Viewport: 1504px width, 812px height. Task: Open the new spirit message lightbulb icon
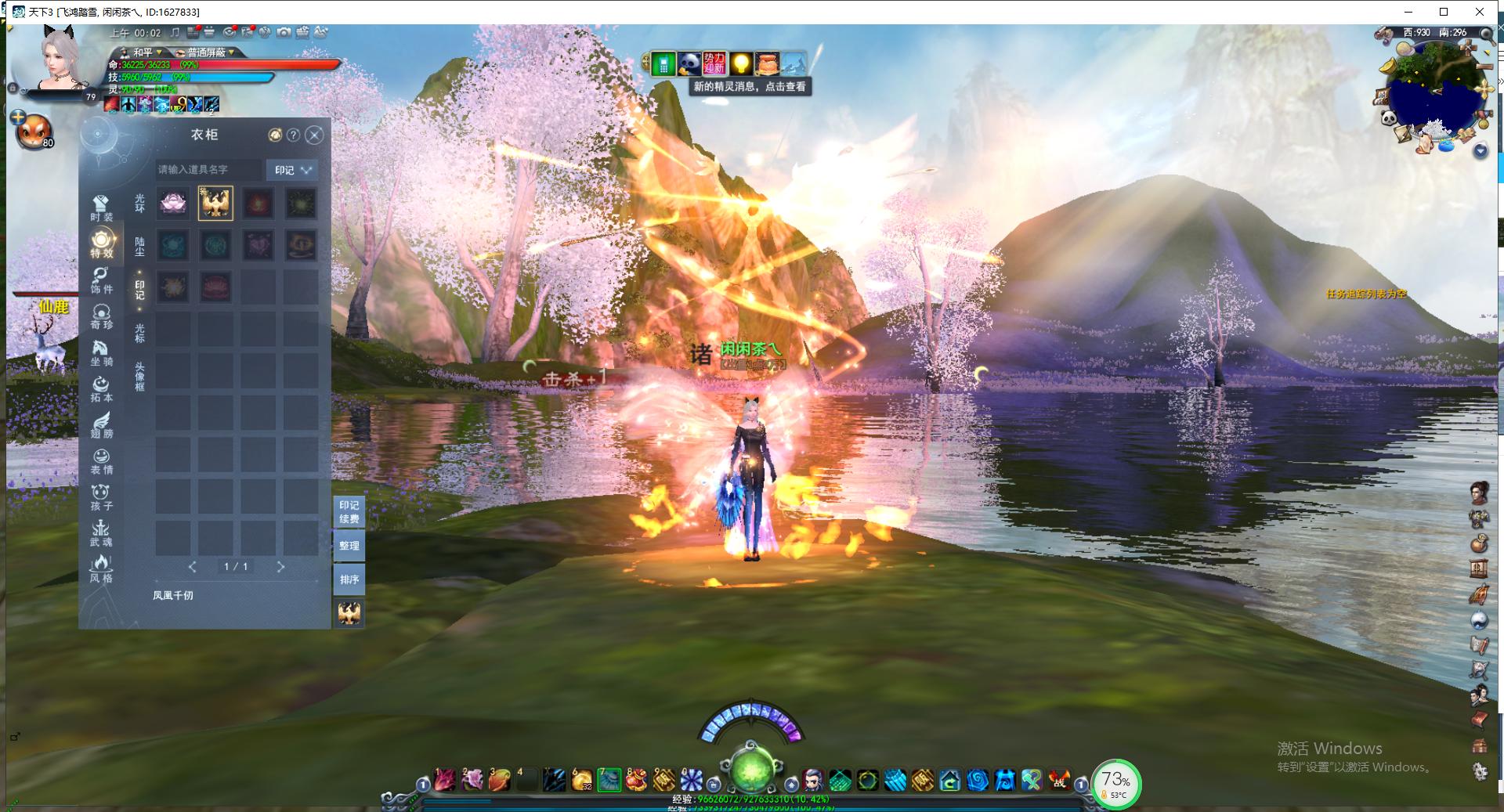[x=740, y=63]
